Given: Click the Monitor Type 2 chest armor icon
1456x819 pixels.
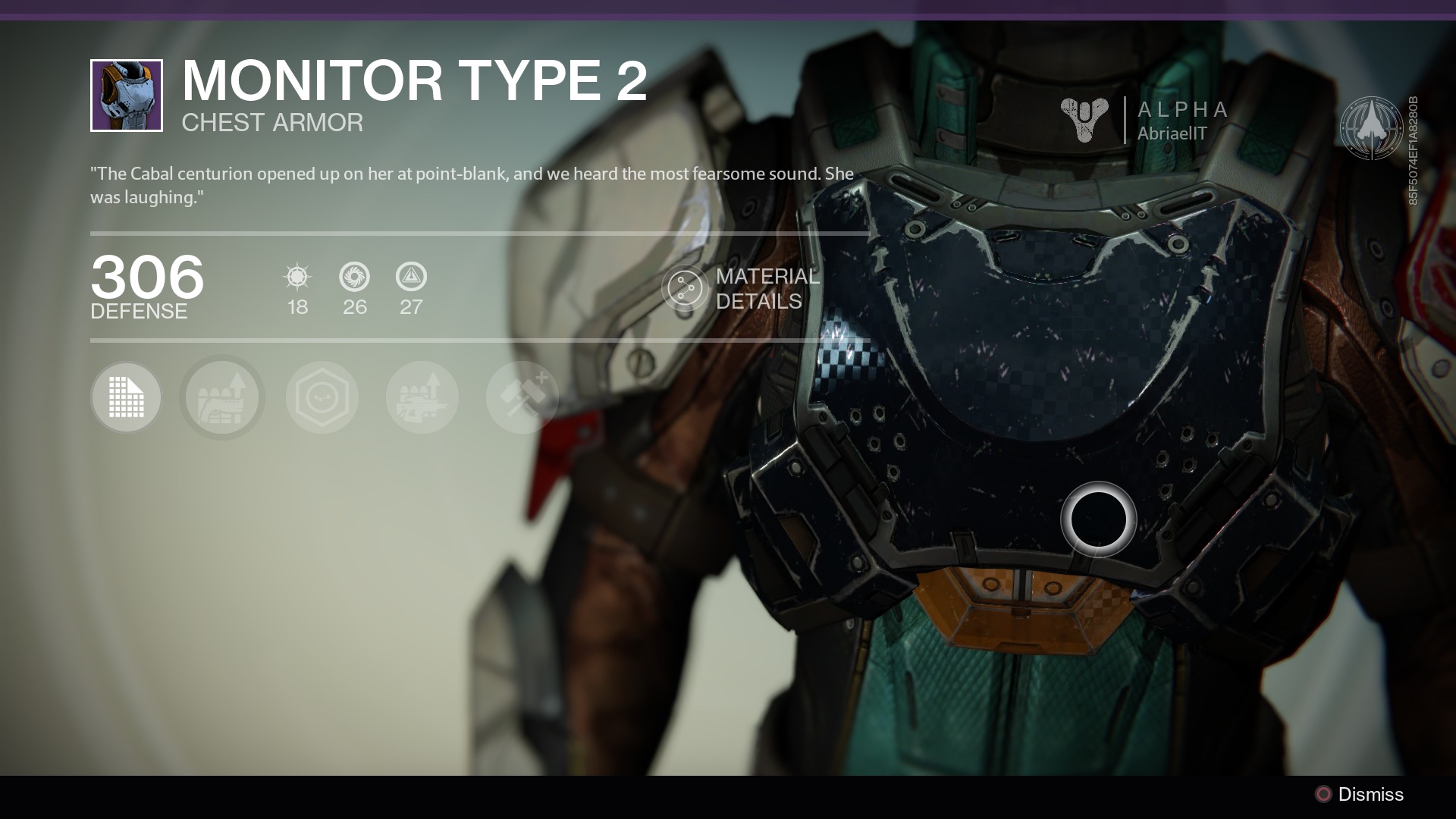Looking at the screenshot, I should tap(127, 96).
